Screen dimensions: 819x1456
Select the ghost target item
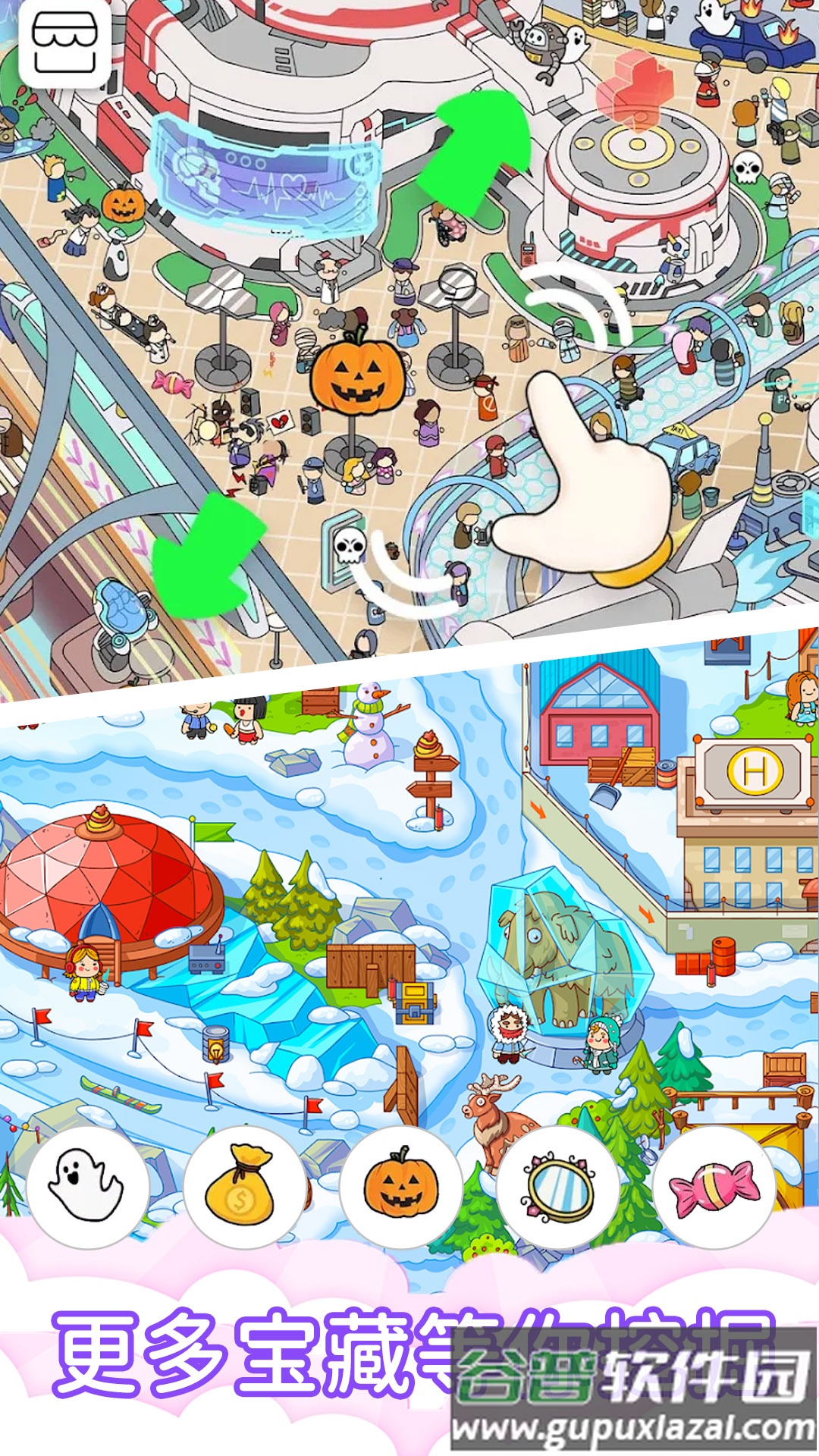click(87, 1187)
